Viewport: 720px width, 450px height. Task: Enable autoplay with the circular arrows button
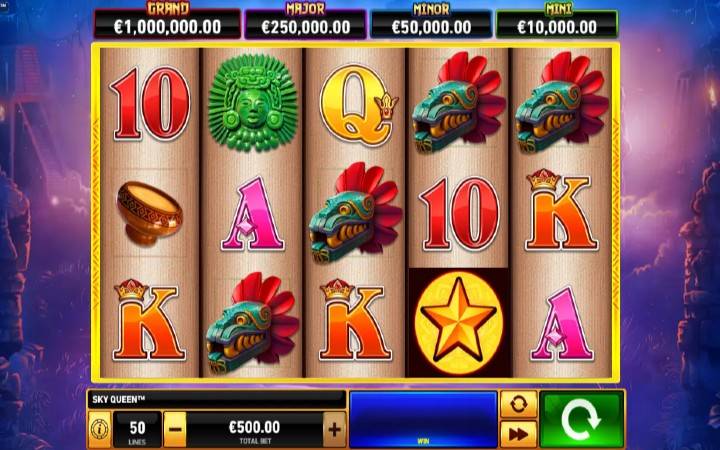tap(518, 405)
